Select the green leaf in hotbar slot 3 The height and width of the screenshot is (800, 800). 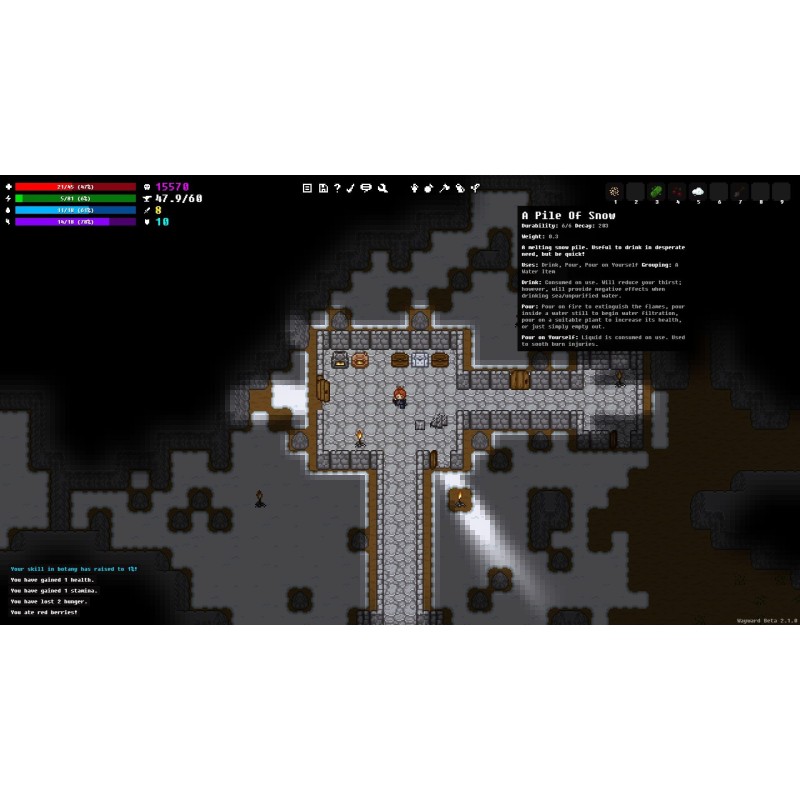pos(656,191)
